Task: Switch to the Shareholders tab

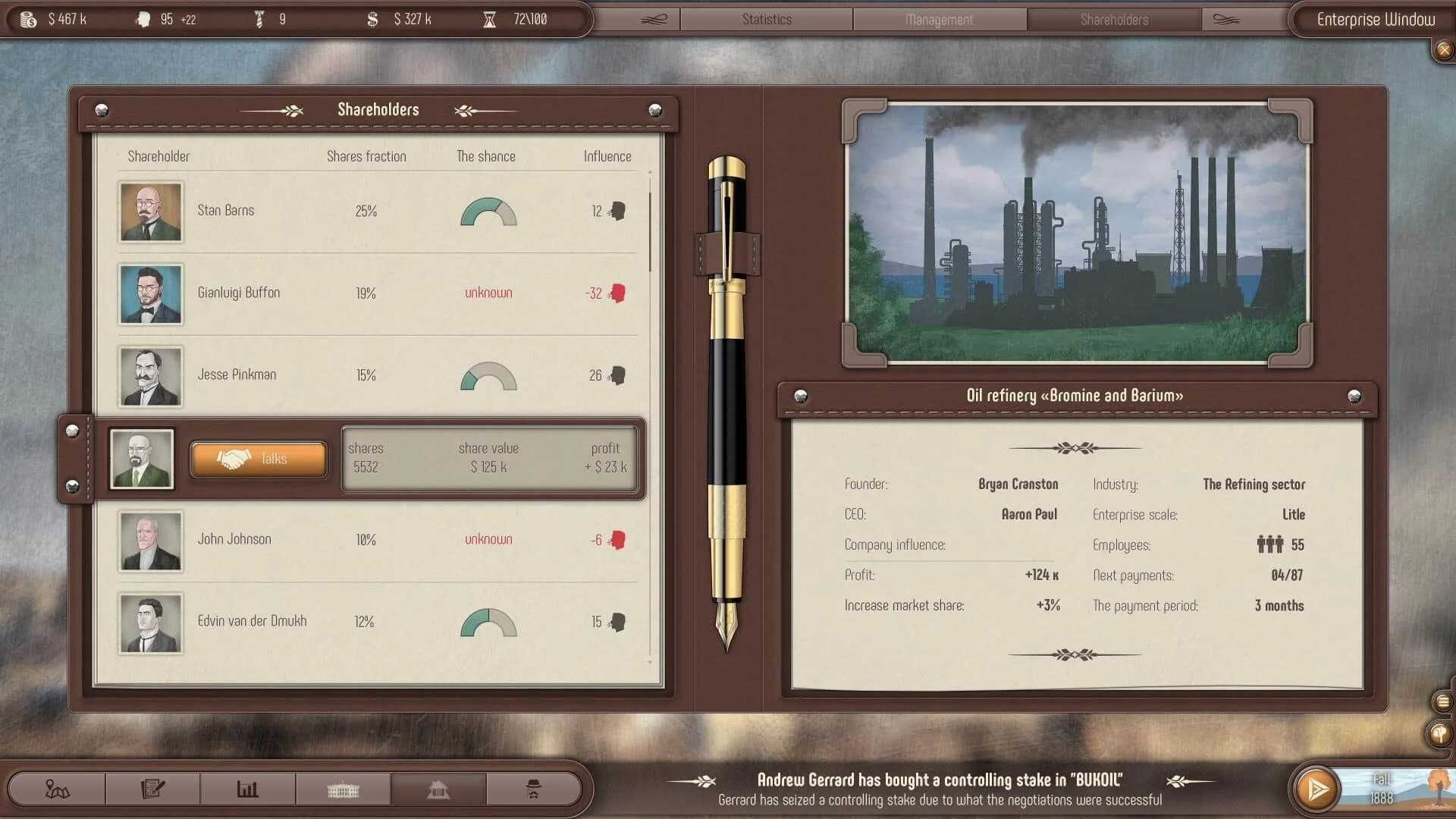Action: (x=1114, y=19)
